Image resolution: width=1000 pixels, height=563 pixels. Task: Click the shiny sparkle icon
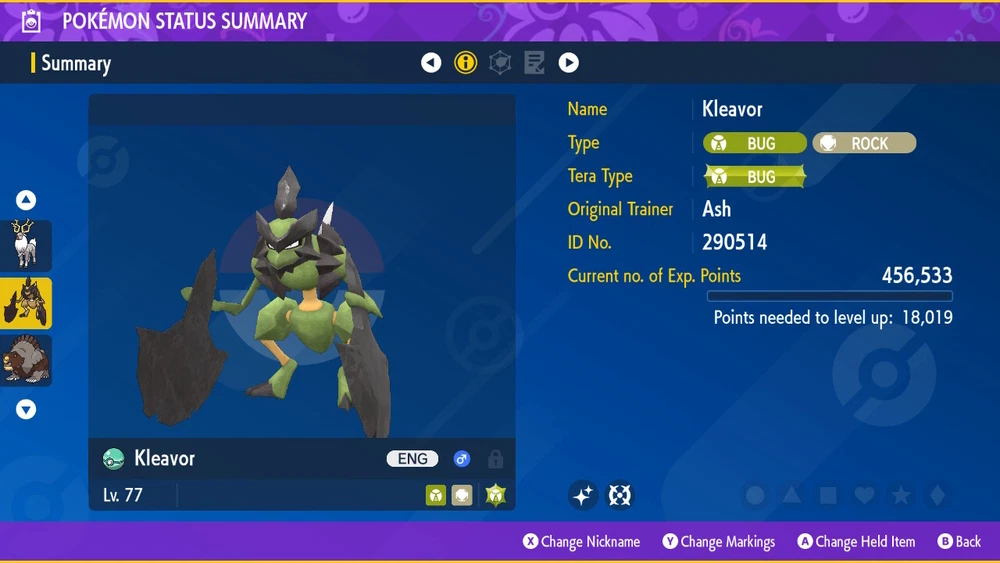tap(583, 495)
